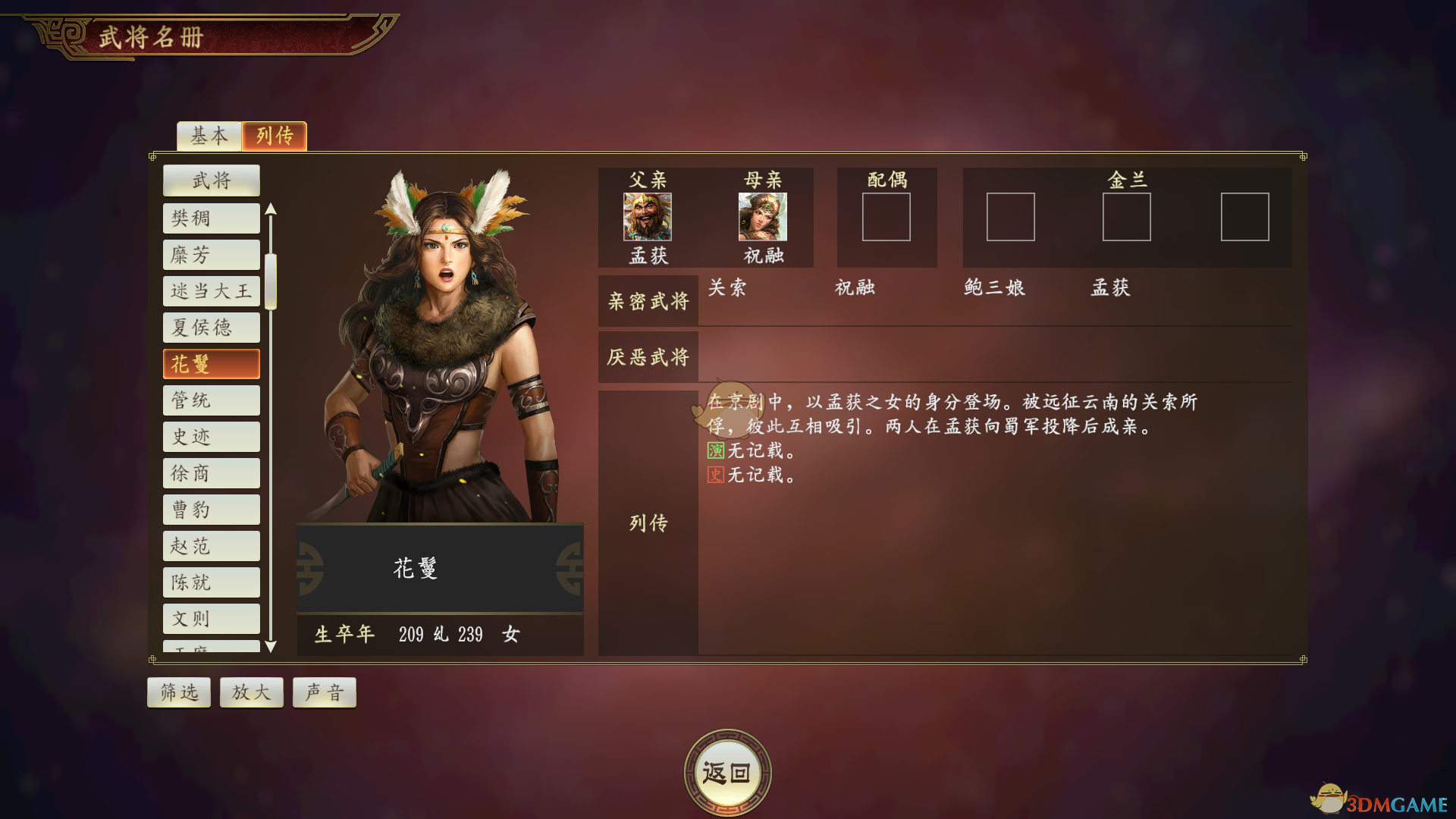Select 夏侯德 from the officer list
The height and width of the screenshot is (819, 1456).
pyautogui.click(x=211, y=327)
